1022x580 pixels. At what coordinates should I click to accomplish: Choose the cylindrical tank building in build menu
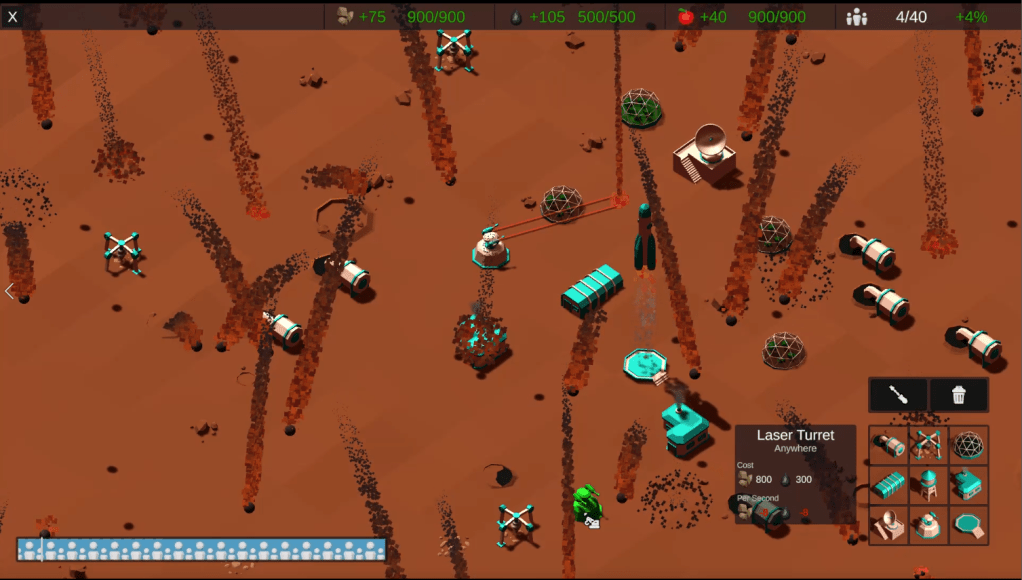[x=889, y=445]
